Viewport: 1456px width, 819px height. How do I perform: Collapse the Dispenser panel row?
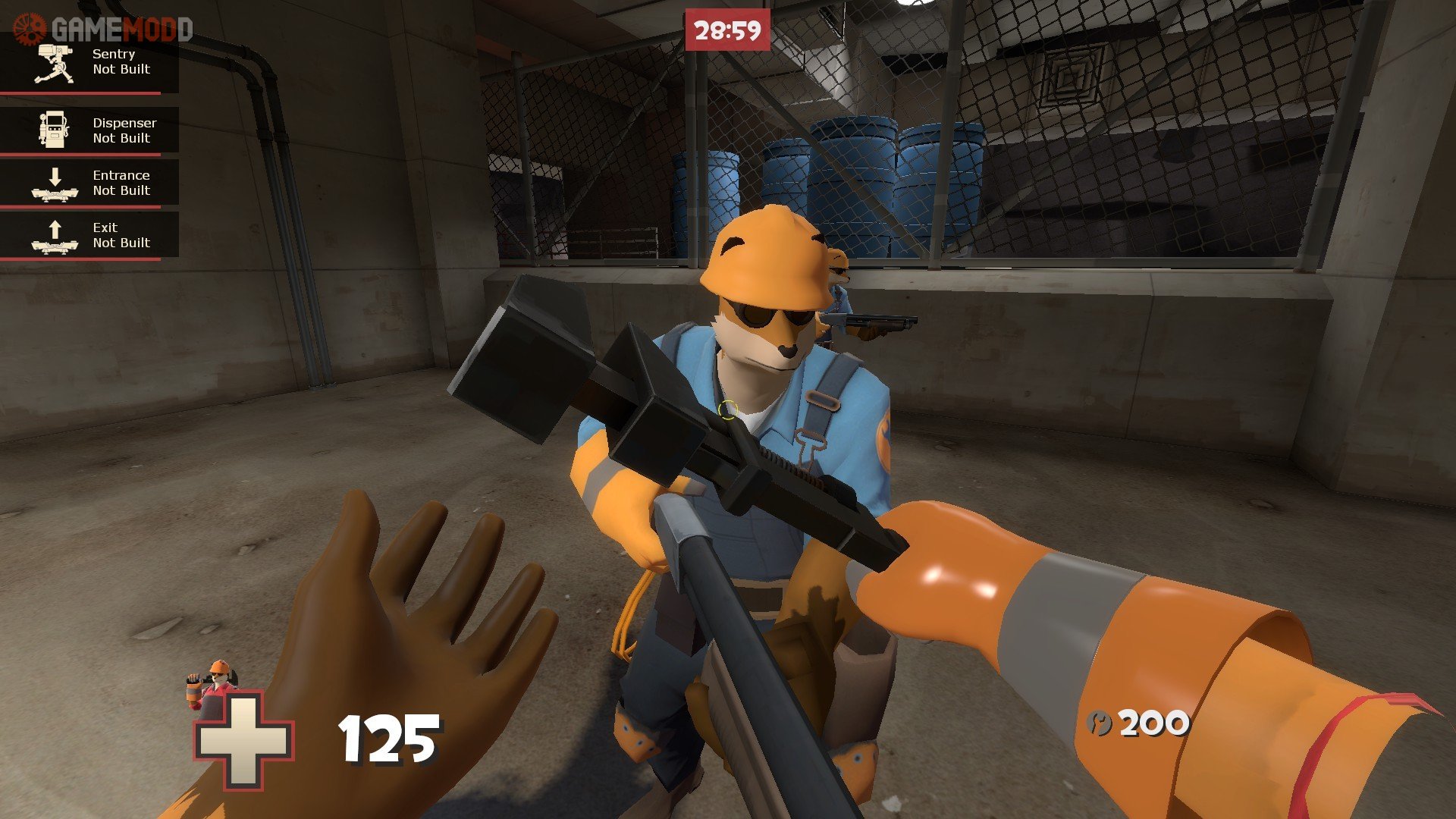click(89, 130)
